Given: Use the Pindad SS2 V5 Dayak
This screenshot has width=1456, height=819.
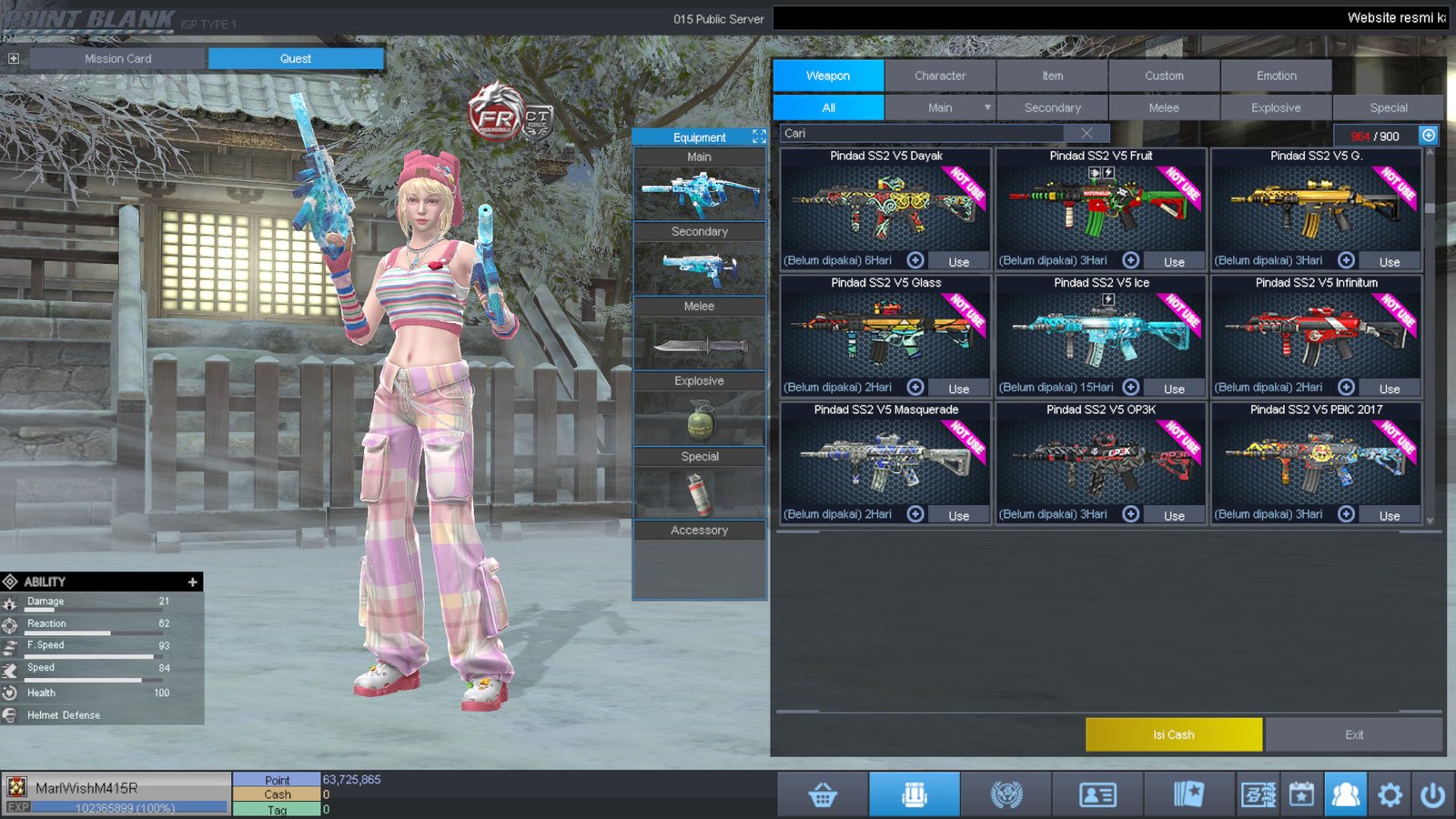Looking at the screenshot, I should click(x=958, y=261).
